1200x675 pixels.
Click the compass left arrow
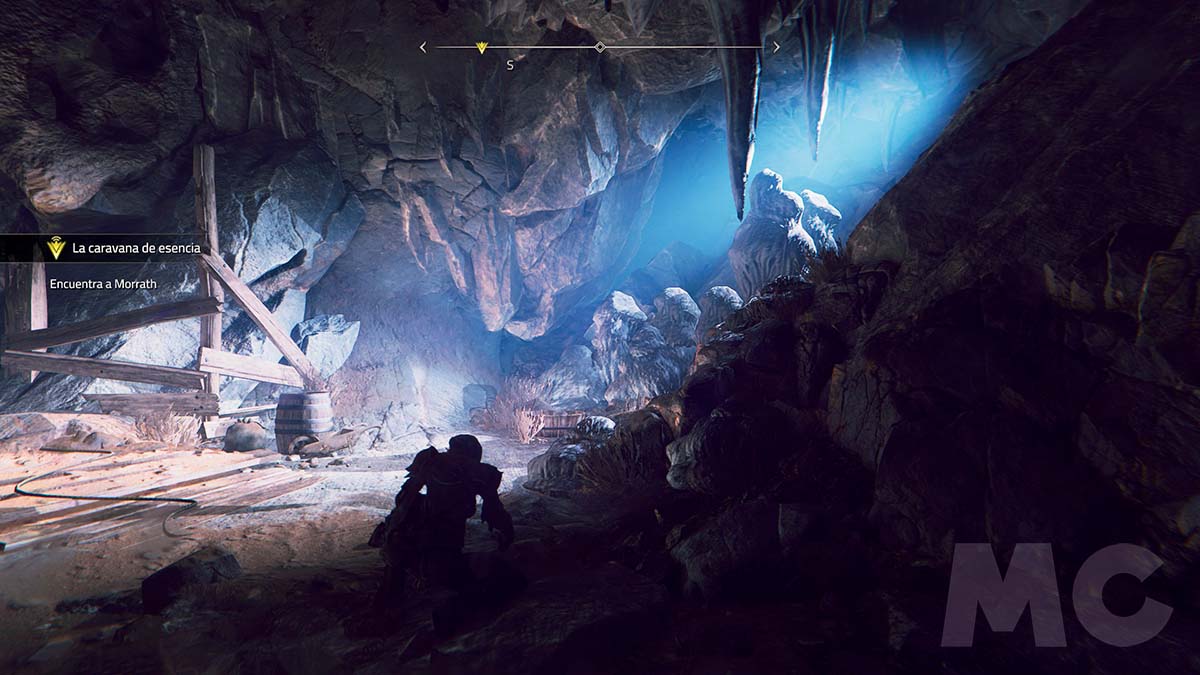click(423, 47)
